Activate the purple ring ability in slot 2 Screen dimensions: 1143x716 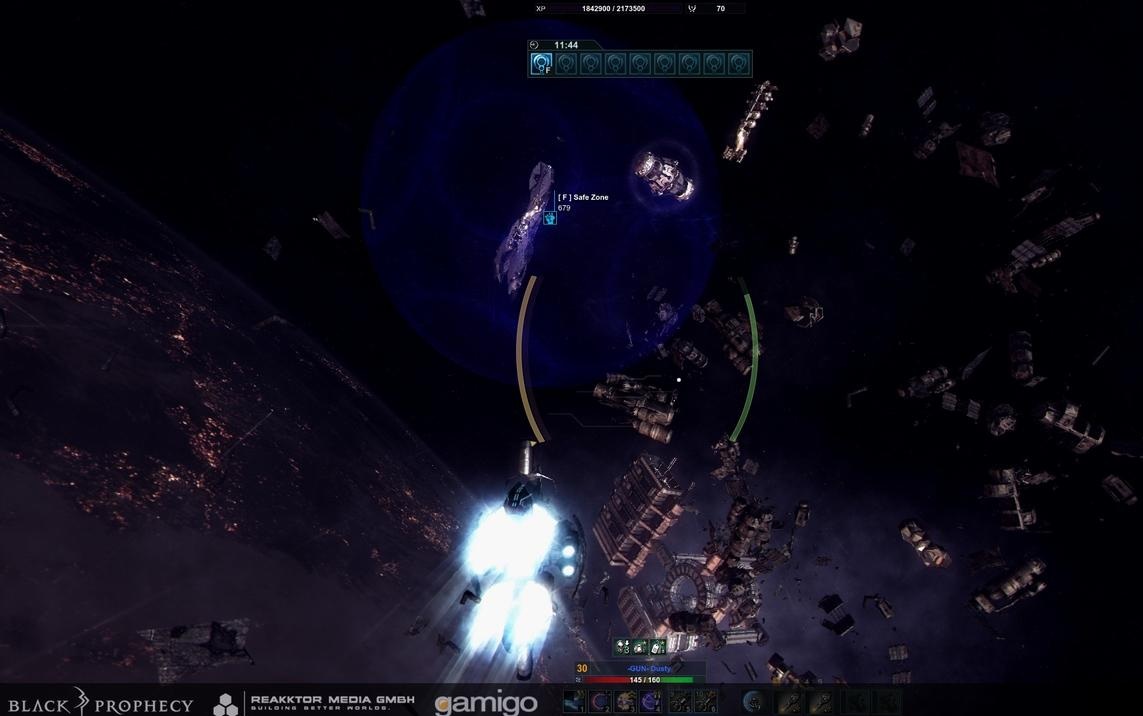600,702
